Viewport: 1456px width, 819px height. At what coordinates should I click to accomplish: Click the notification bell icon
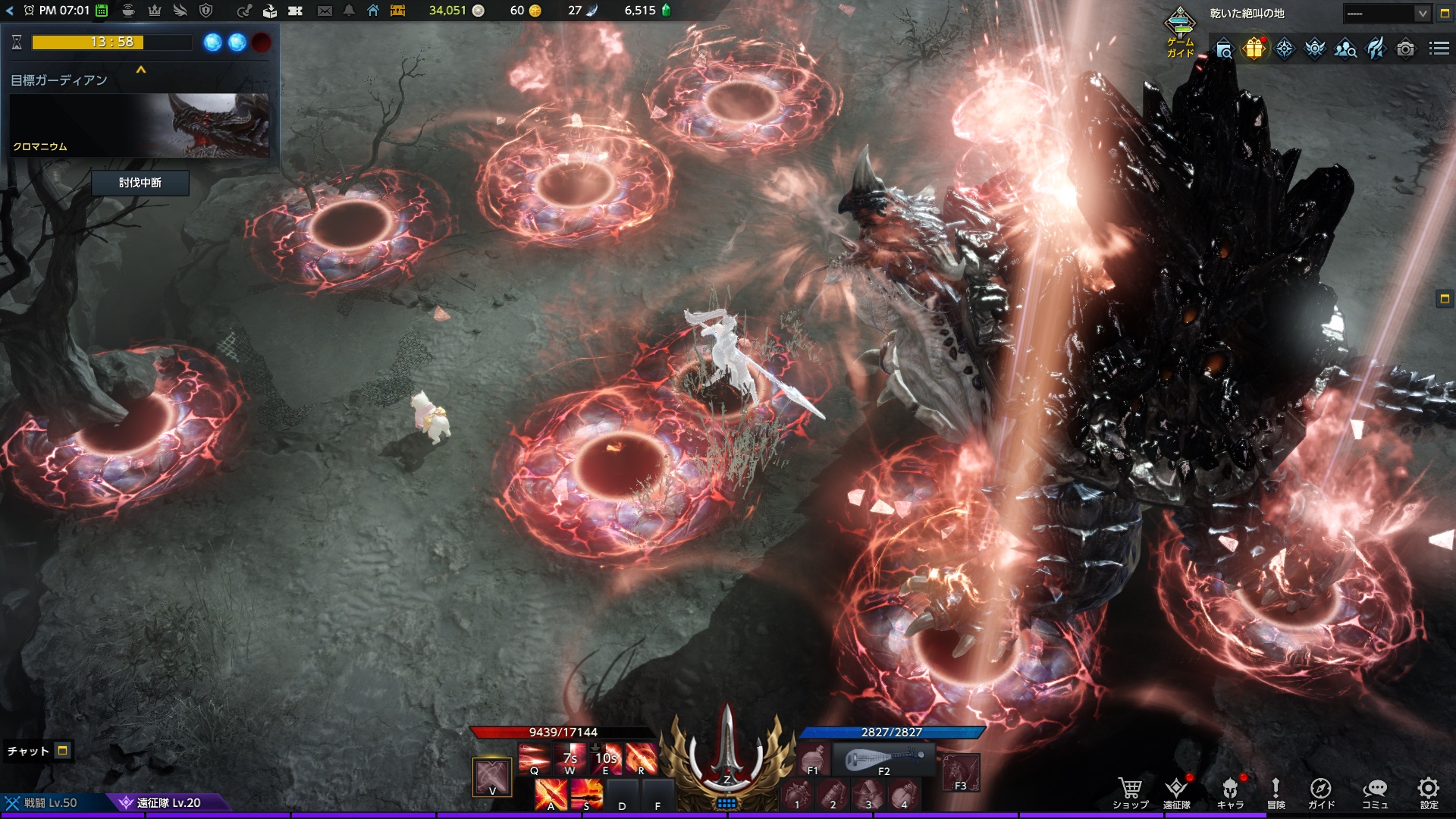349,11
